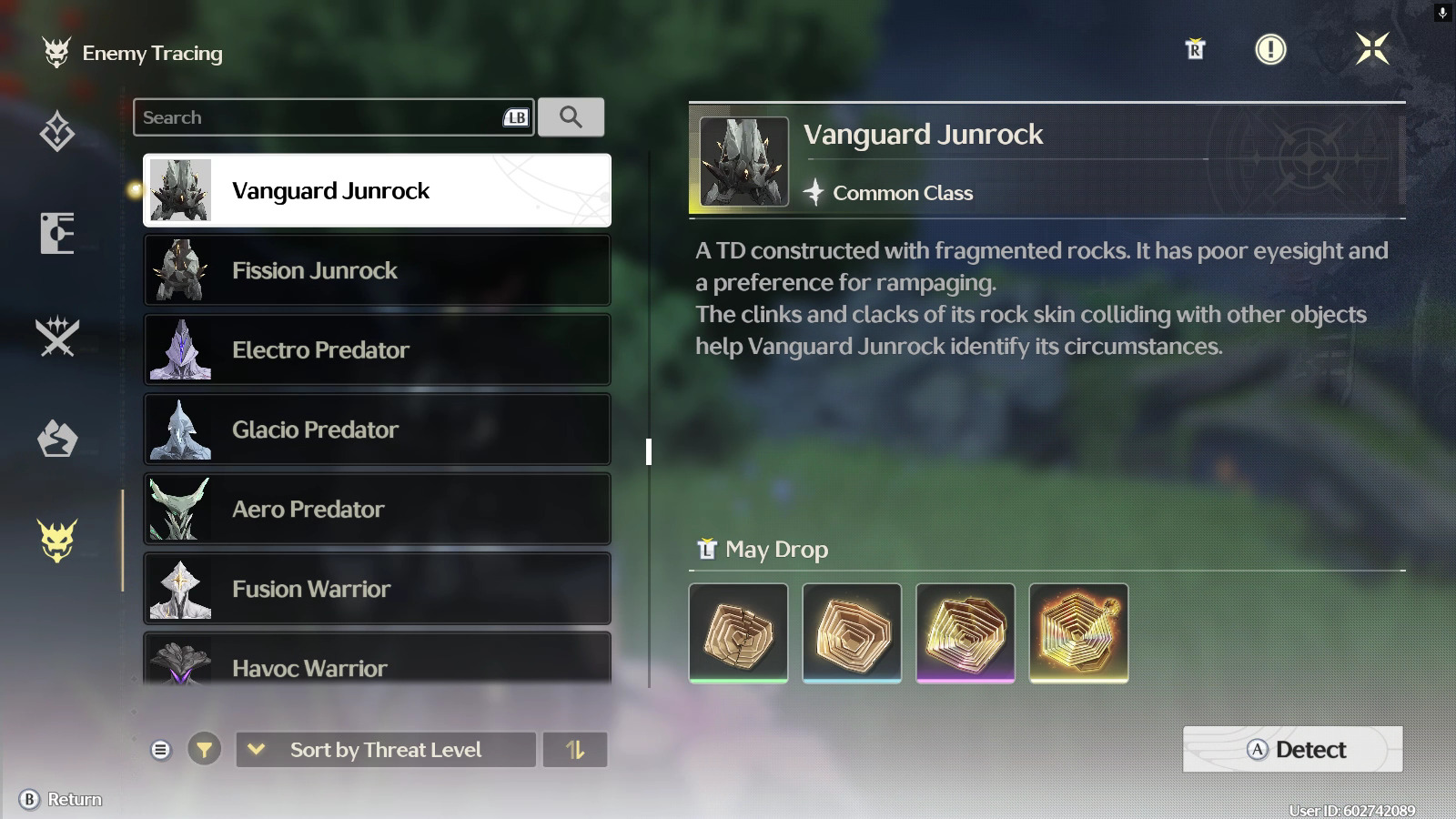The height and width of the screenshot is (819, 1456).
Task: Select Fission Junrock from the enemy list
Action: (377, 270)
